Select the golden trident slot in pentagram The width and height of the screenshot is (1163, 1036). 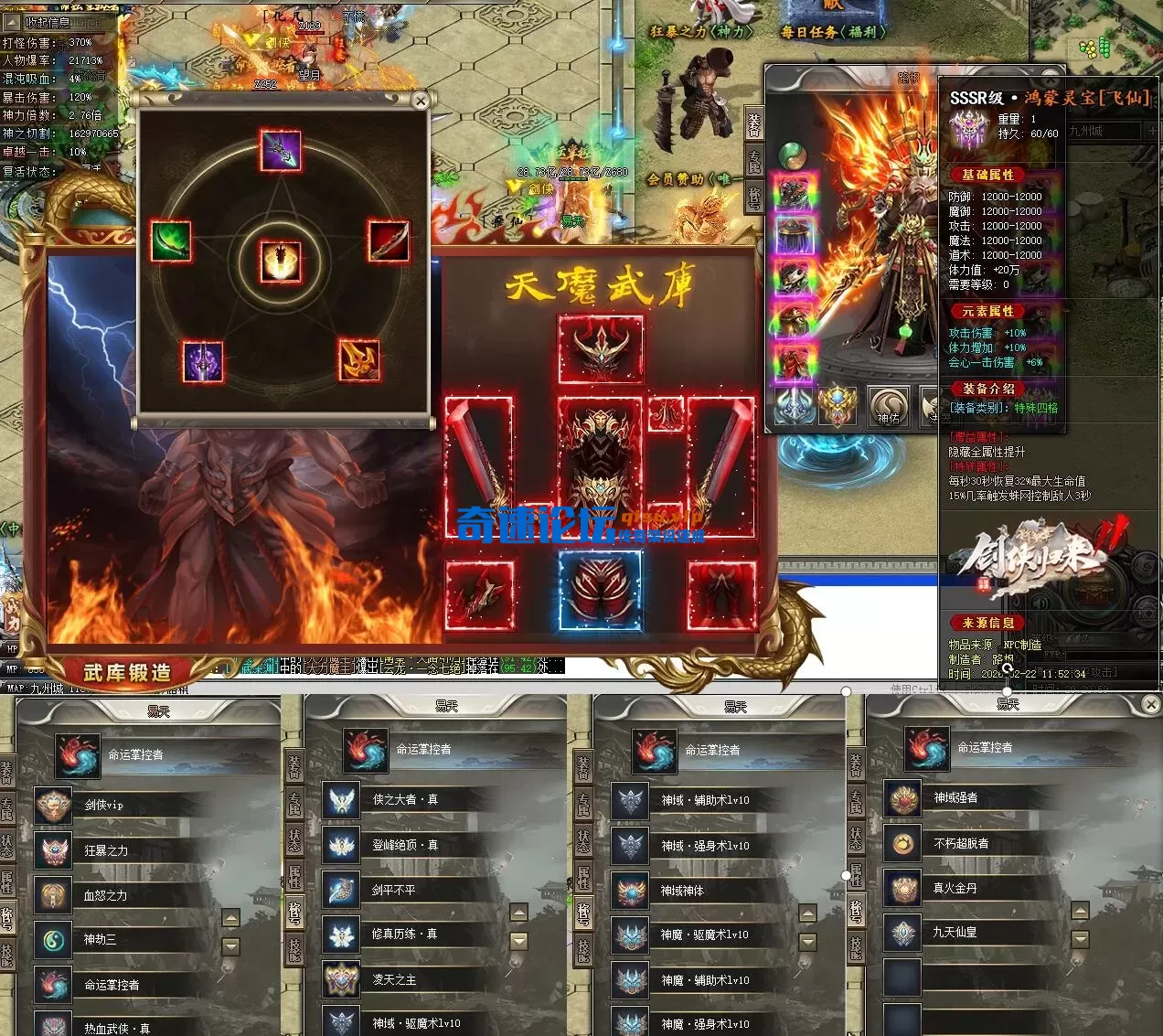359,359
